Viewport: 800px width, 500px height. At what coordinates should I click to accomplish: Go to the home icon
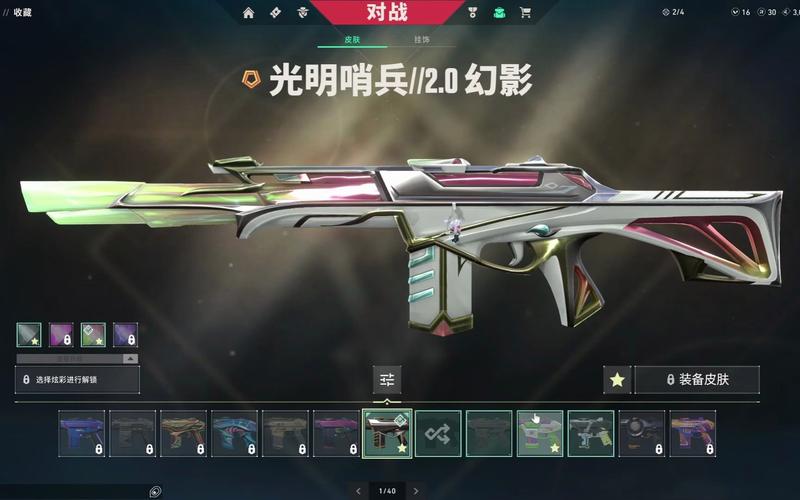249,13
